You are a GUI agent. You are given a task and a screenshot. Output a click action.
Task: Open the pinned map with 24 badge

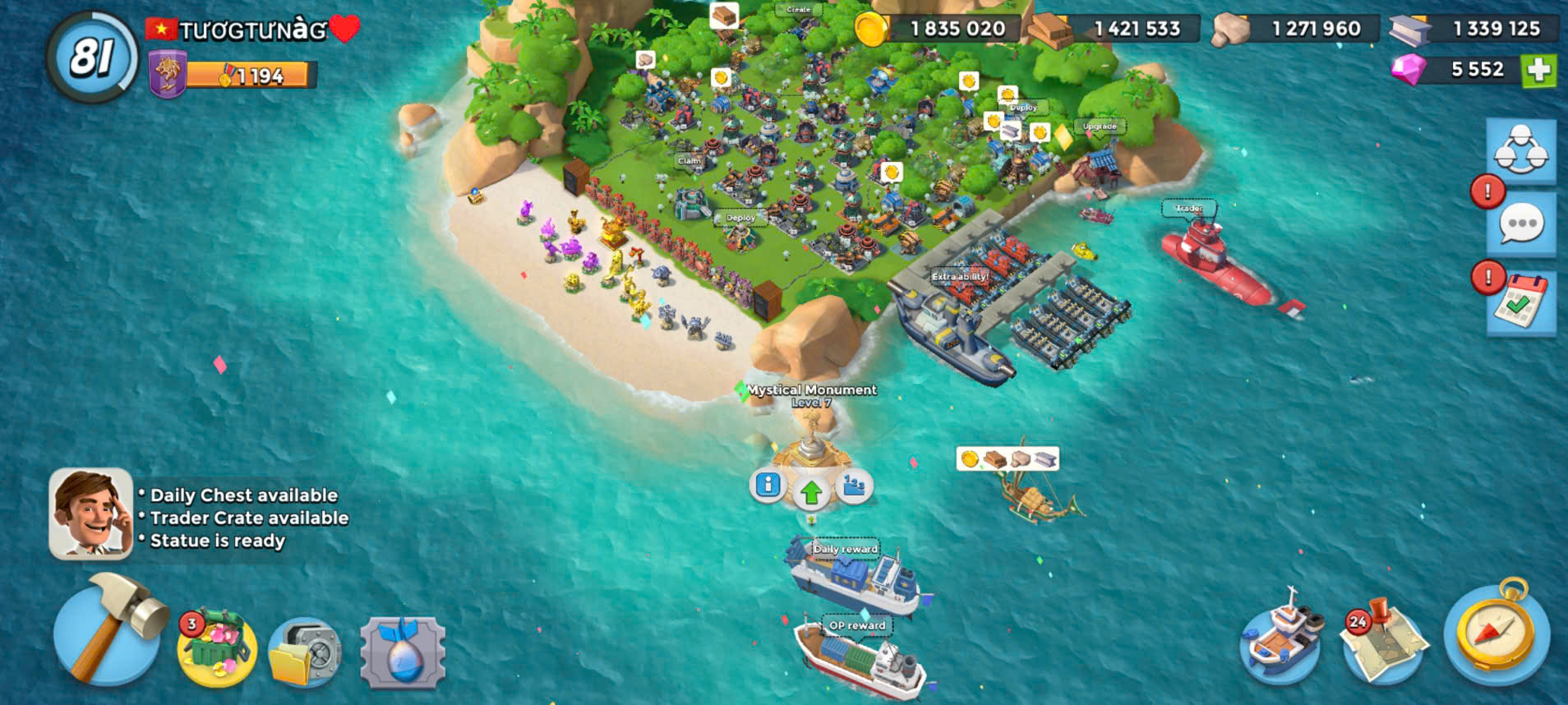tap(1384, 644)
